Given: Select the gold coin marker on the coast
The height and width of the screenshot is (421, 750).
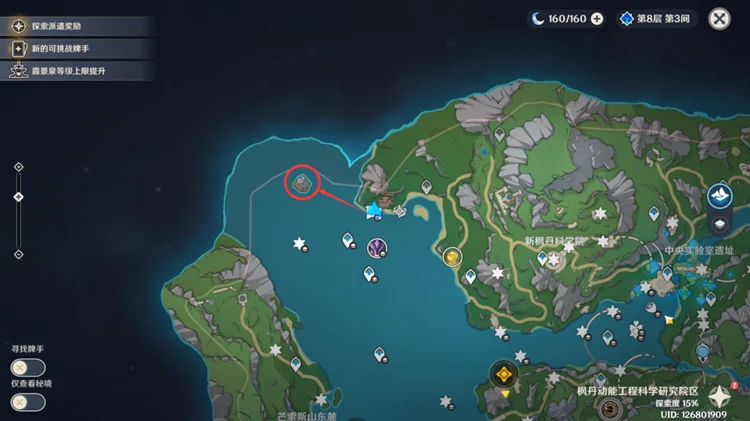Looking at the screenshot, I should coord(452,258).
